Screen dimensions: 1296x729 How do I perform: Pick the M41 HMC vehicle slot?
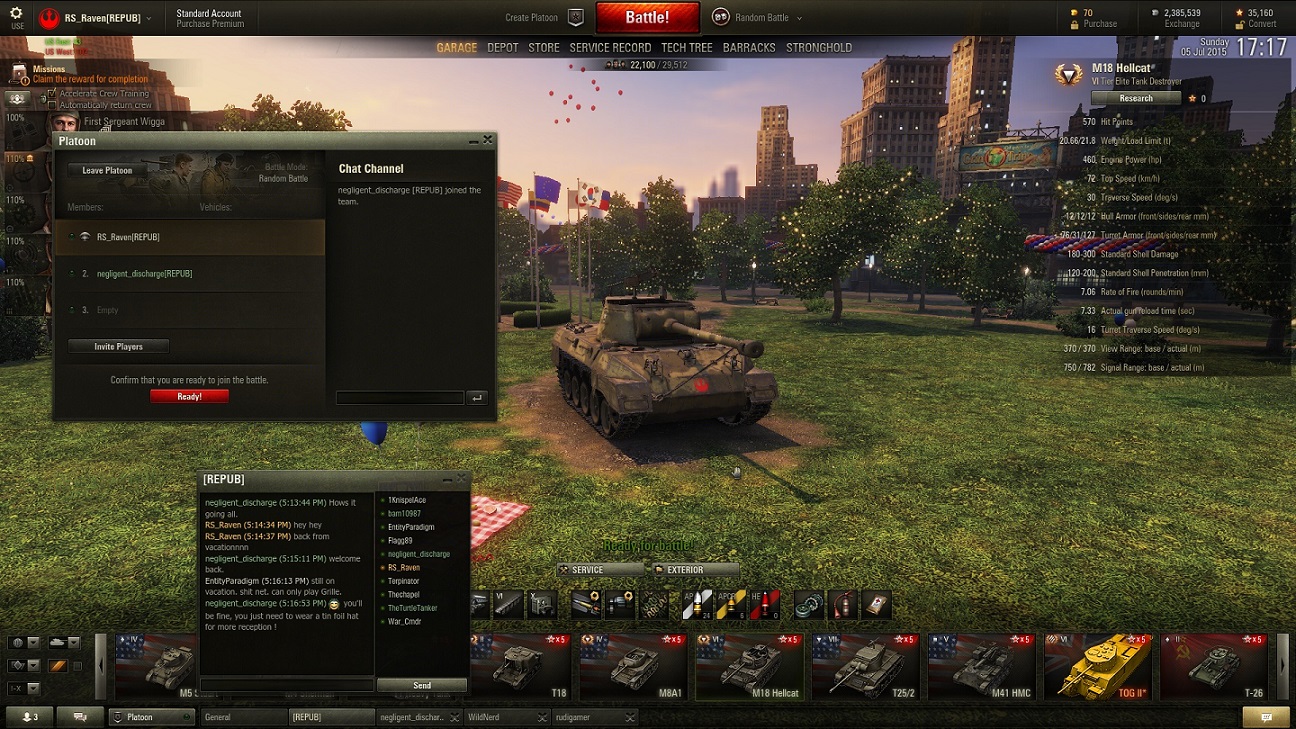pos(981,665)
